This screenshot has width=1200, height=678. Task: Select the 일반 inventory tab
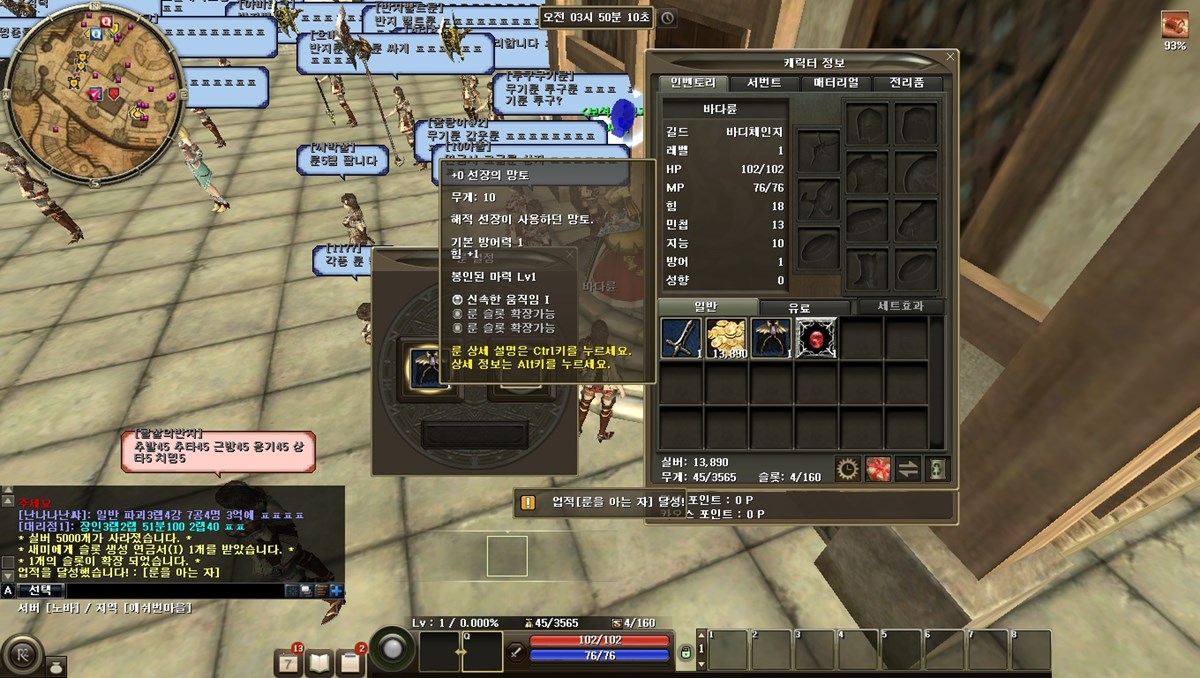(x=707, y=307)
